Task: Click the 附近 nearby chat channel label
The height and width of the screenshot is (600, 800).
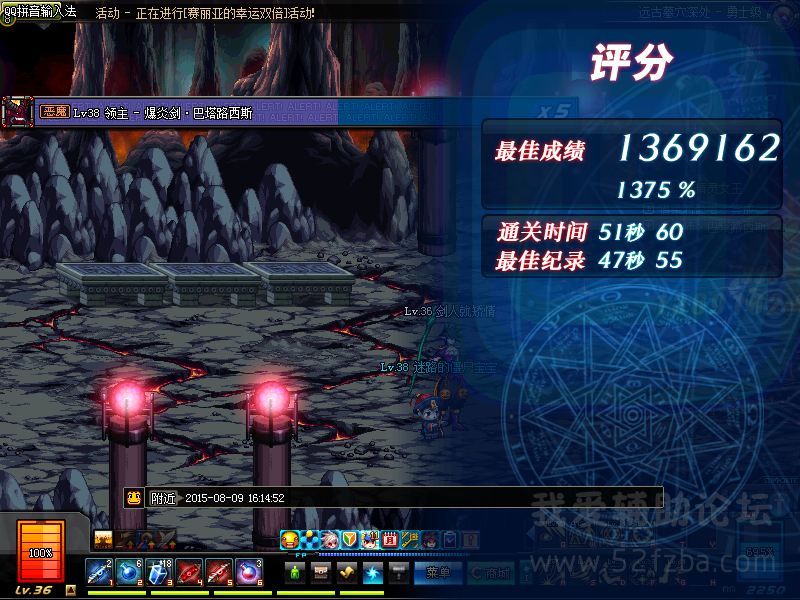Action: [x=163, y=497]
